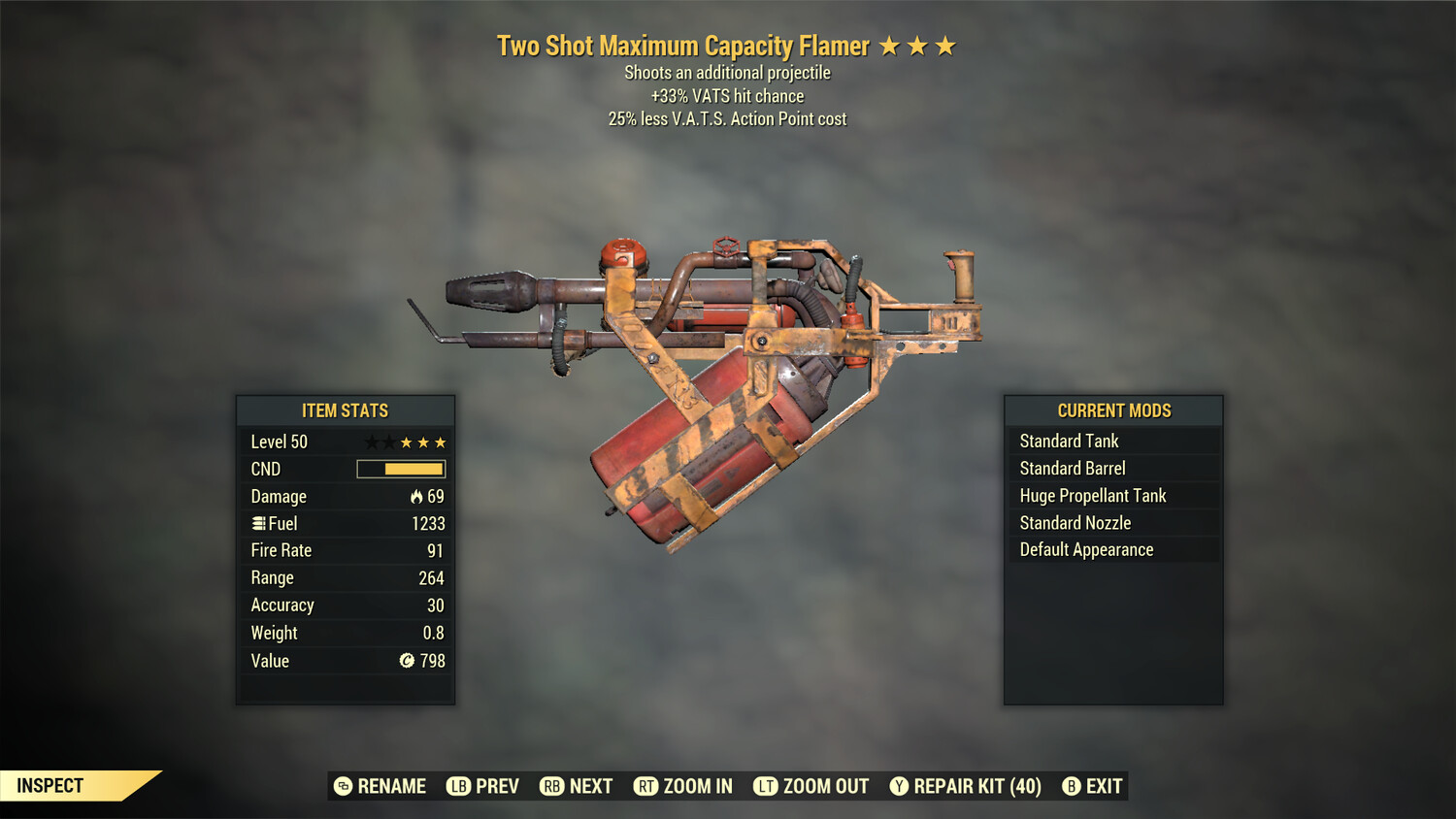The image size is (1456, 819).
Task: Click the Rename icon on the bottom bar
Action: pyautogui.click(x=342, y=786)
